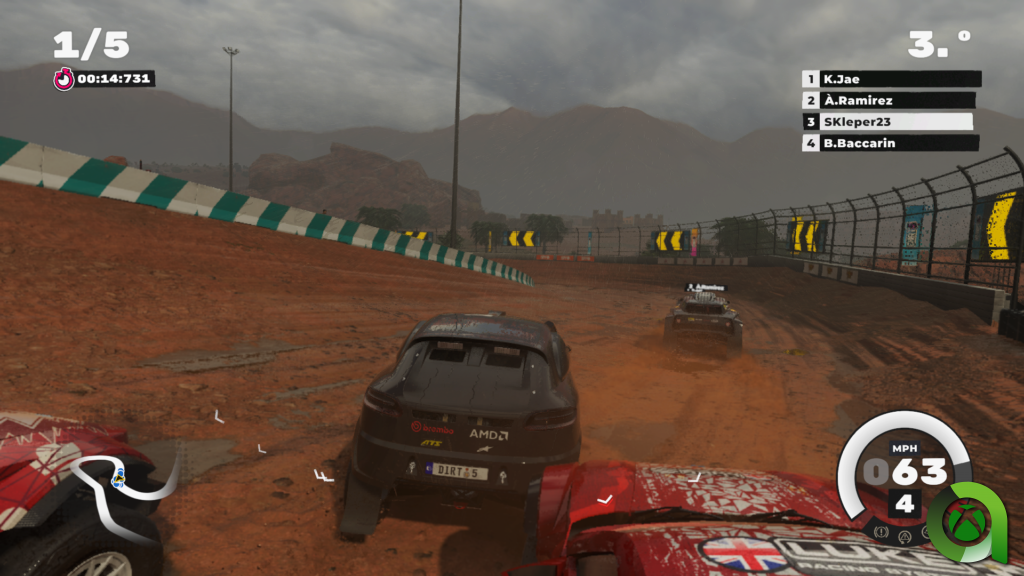The width and height of the screenshot is (1024, 576).
Task: Select À.Ramirez row in the leaderboard
Action: (x=888, y=100)
